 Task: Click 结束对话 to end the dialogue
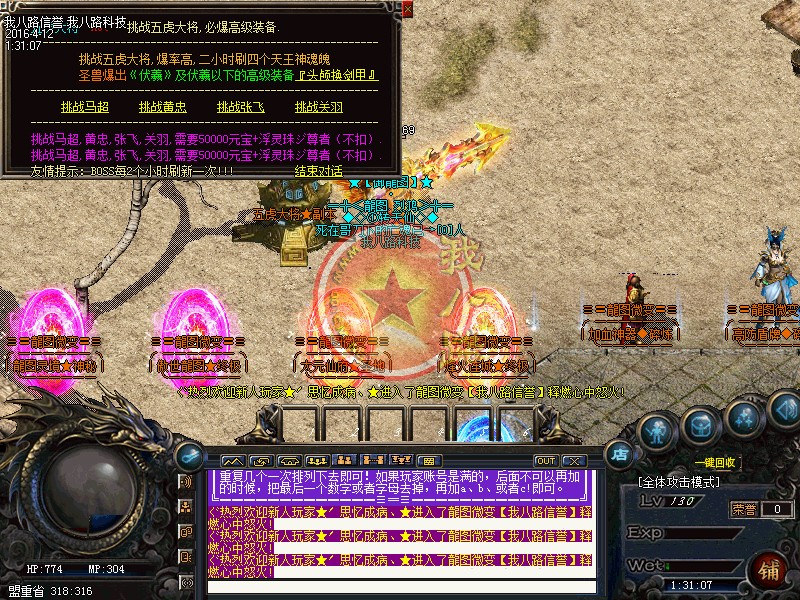pos(321,170)
